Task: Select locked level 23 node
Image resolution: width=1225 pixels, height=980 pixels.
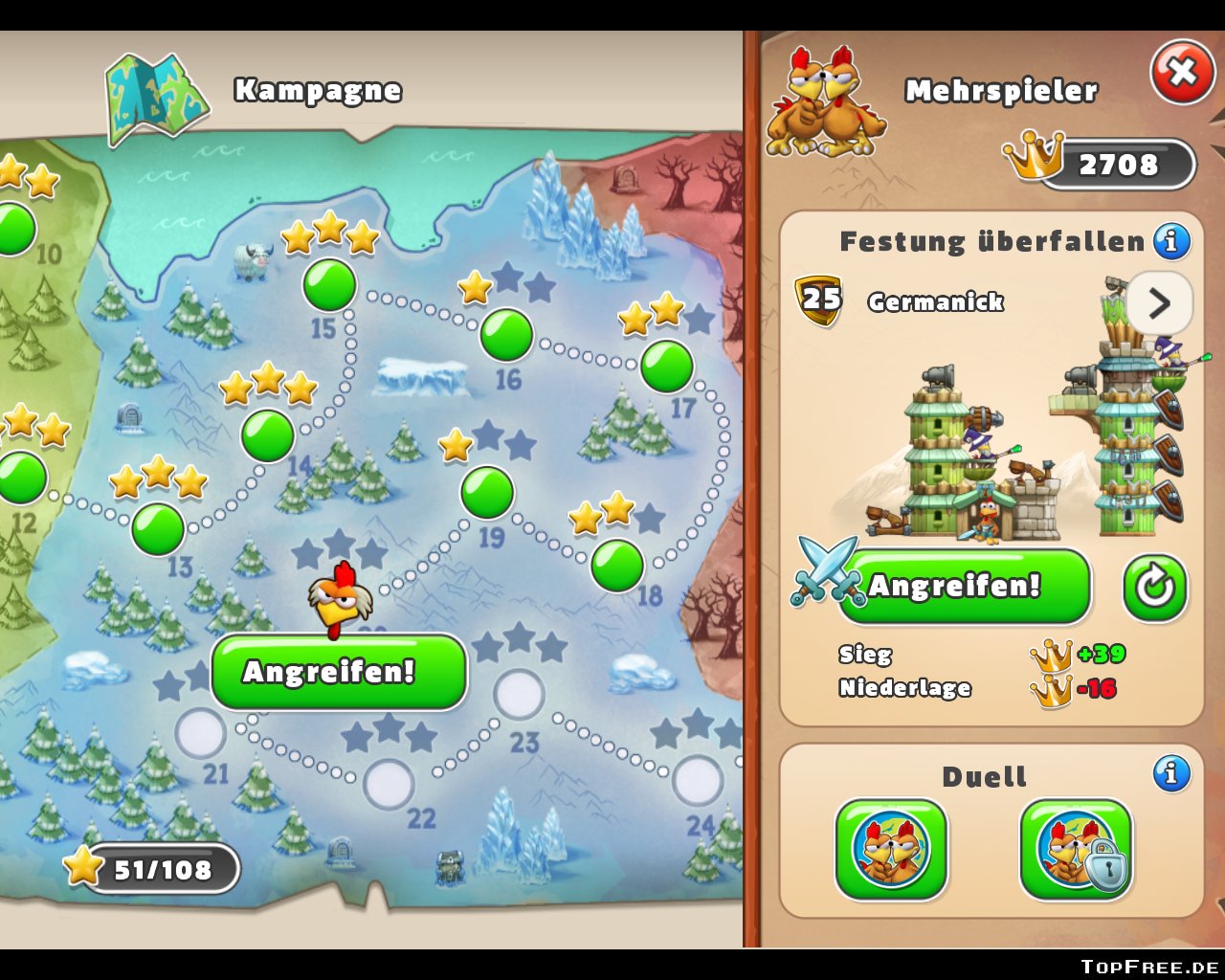Action: point(520,694)
